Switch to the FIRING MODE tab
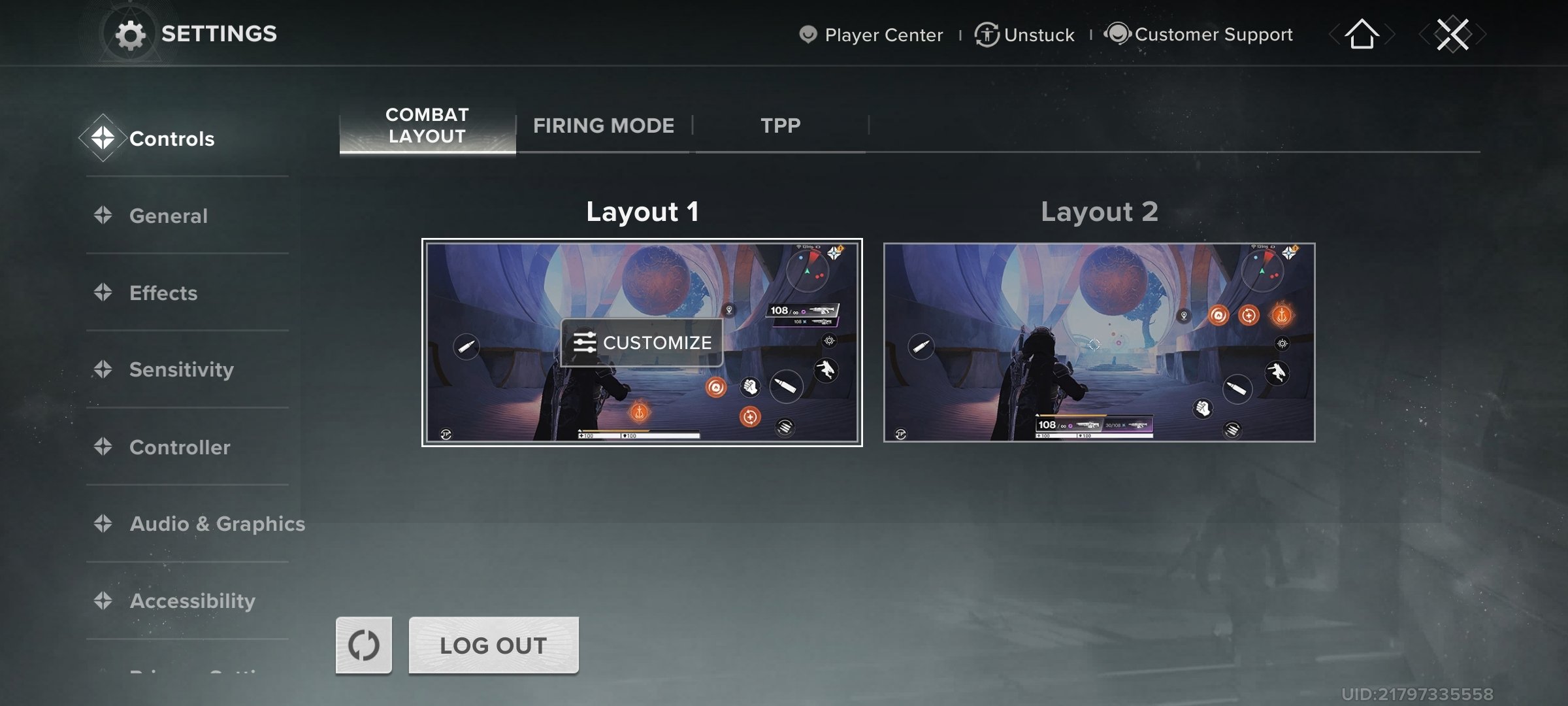This screenshot has height=706, width=1568. [603, 126]
